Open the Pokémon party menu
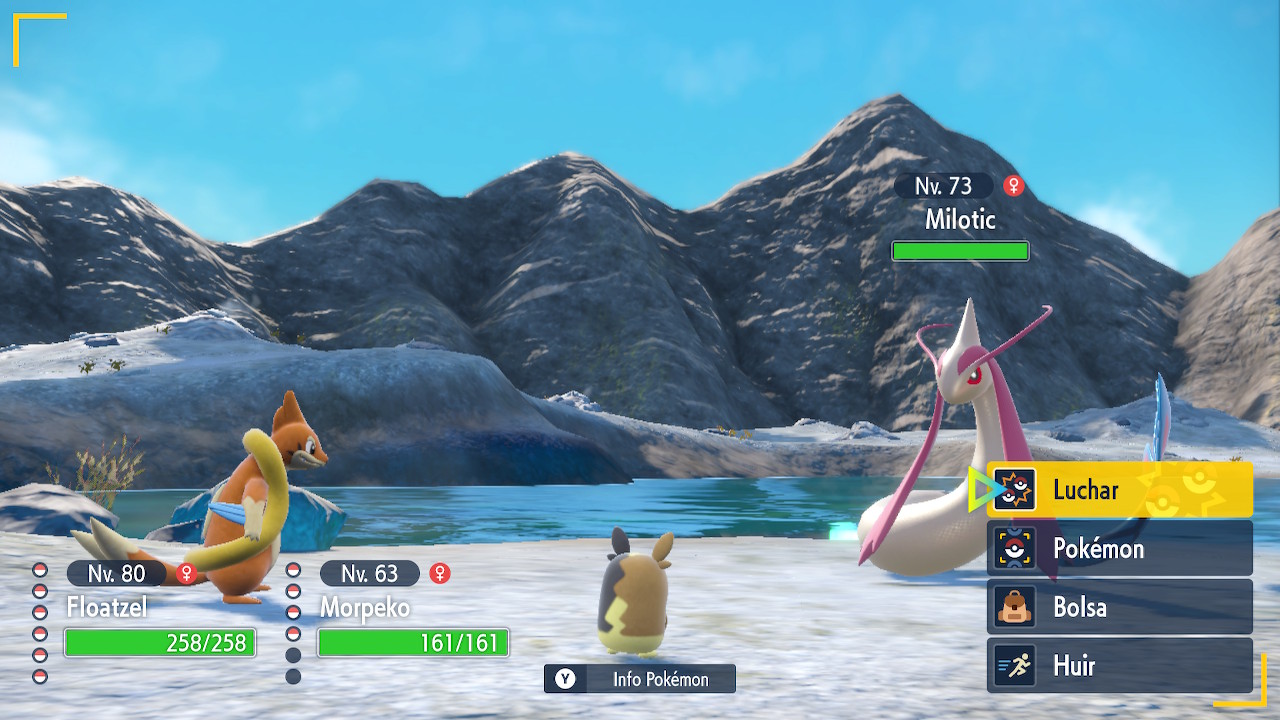This screenshot has height=720, width=1280. click(1119, 549)
